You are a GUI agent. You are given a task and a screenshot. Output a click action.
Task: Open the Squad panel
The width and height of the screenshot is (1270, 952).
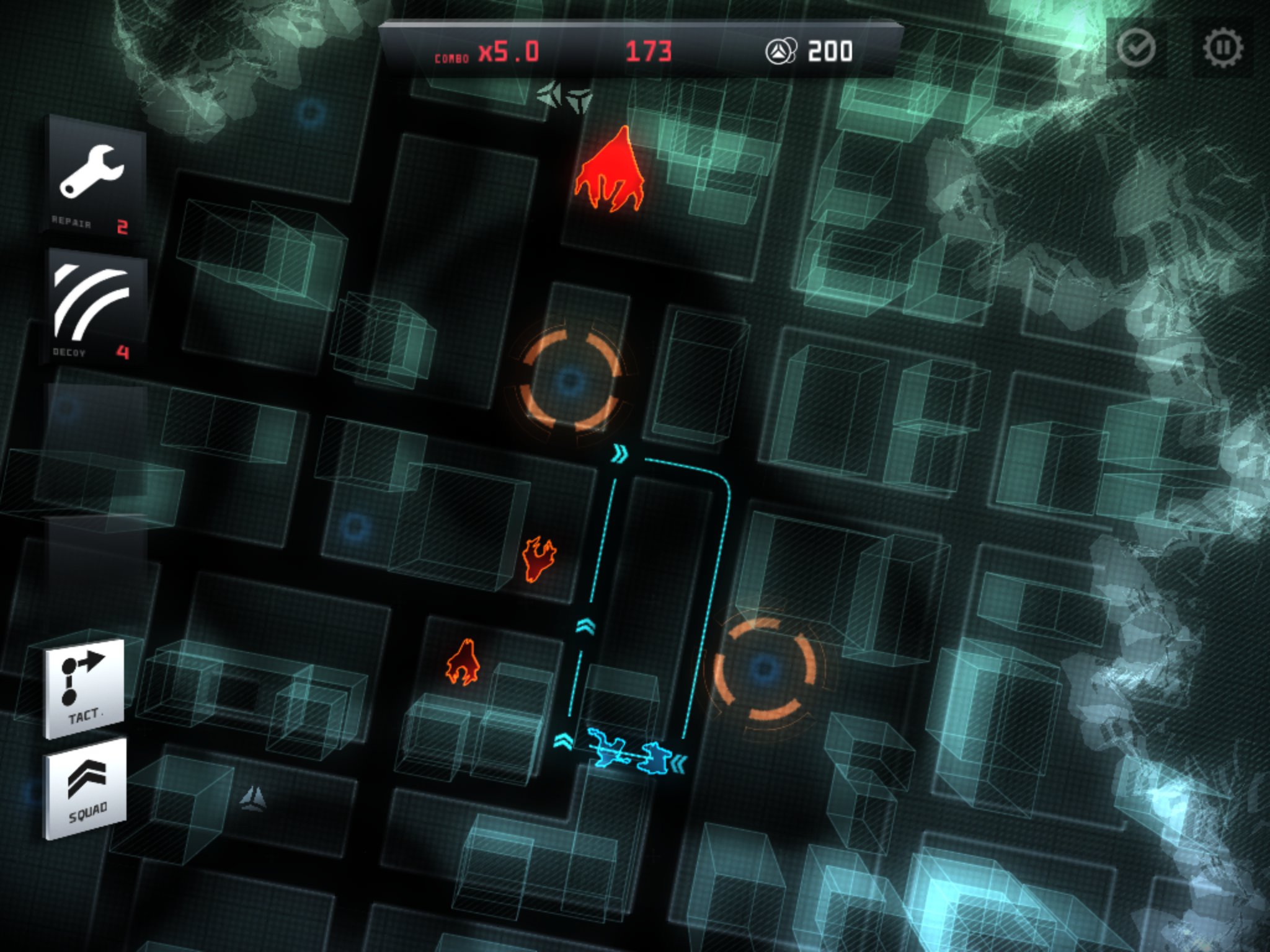(x=86, y=788)
